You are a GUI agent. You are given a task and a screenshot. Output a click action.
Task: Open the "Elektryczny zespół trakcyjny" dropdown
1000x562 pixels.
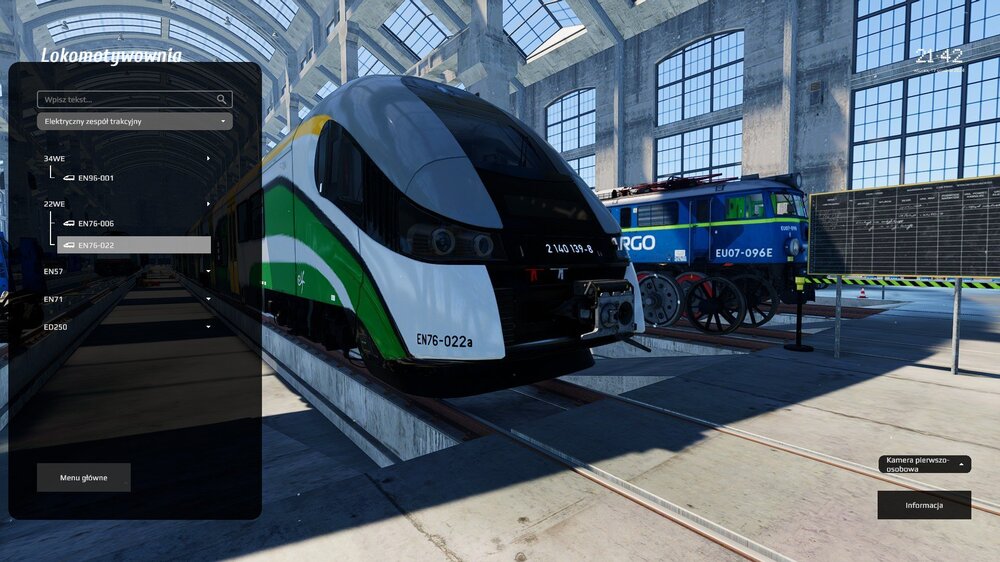click(134, 121)
